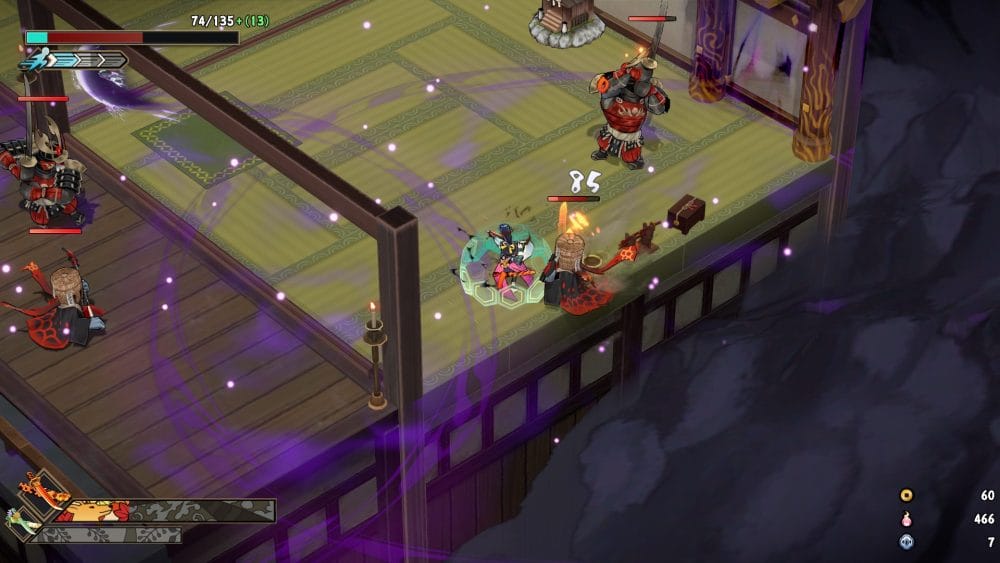Image resolution: width=1000 pixels, height=563 pixels.
Task: Click the pink soul flask icon
Action: pos(907,519)
